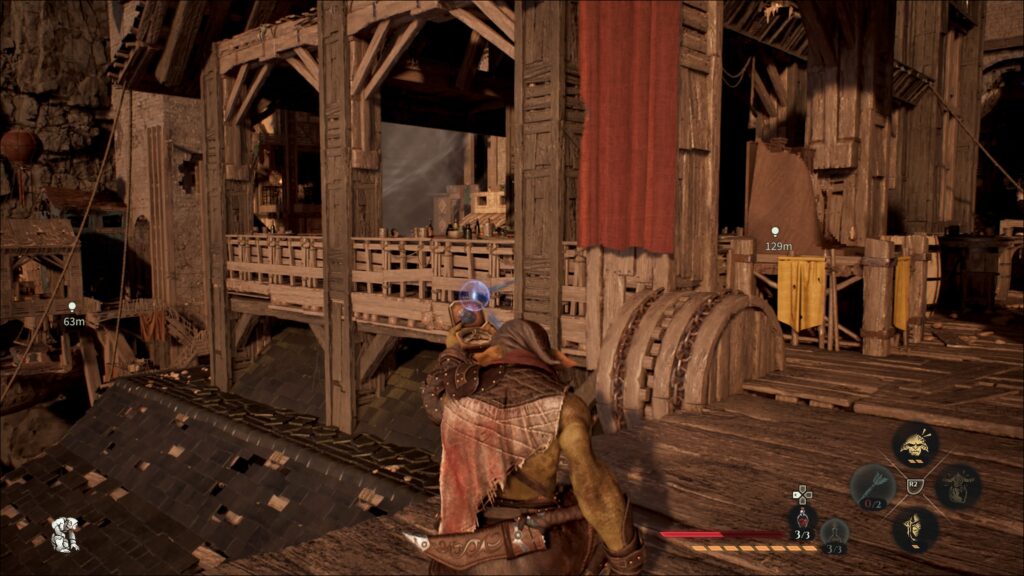Select the top goblin head ability icon
The width and height of the screenshot is (1024, 576).
coord(914,443)
